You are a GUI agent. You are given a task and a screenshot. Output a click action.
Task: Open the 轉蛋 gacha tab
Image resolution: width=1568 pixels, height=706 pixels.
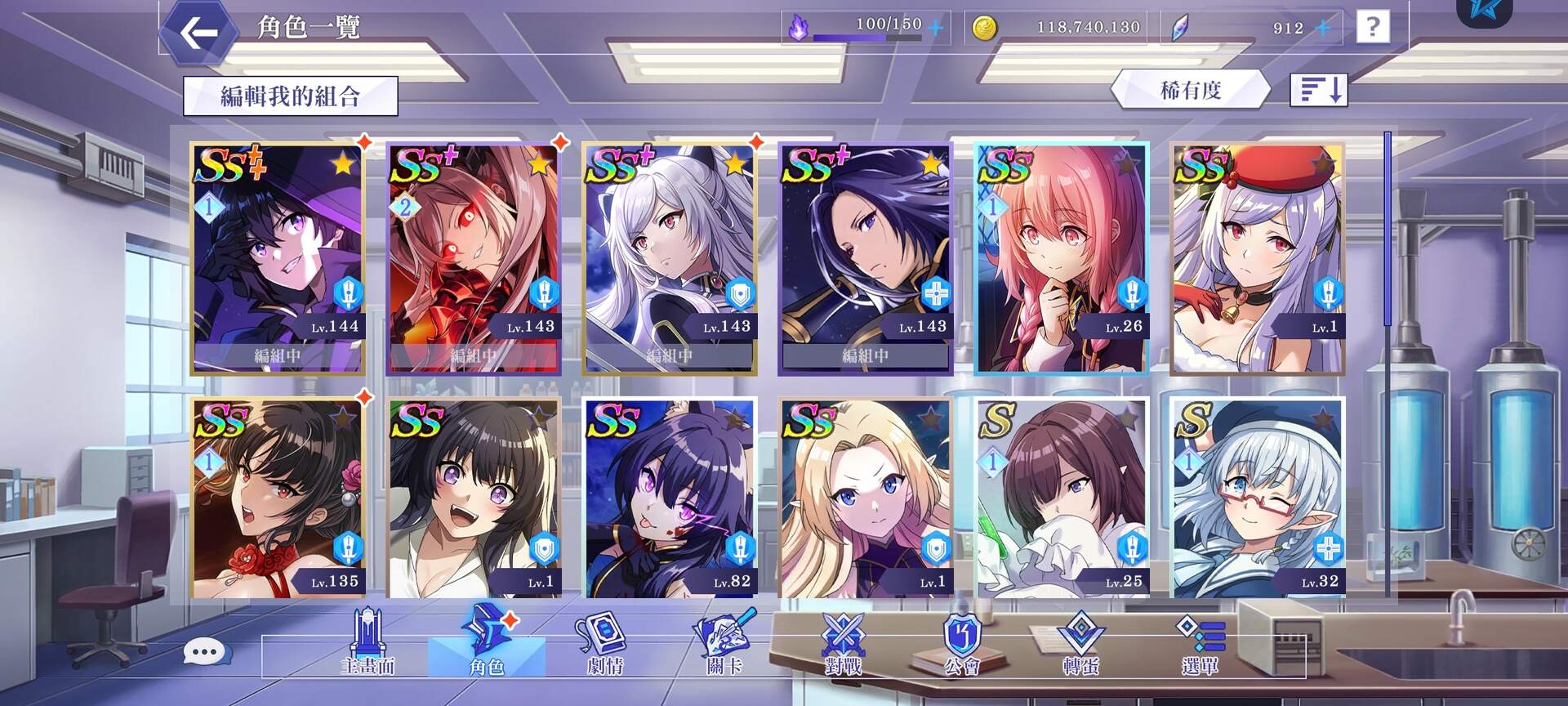1081,646
